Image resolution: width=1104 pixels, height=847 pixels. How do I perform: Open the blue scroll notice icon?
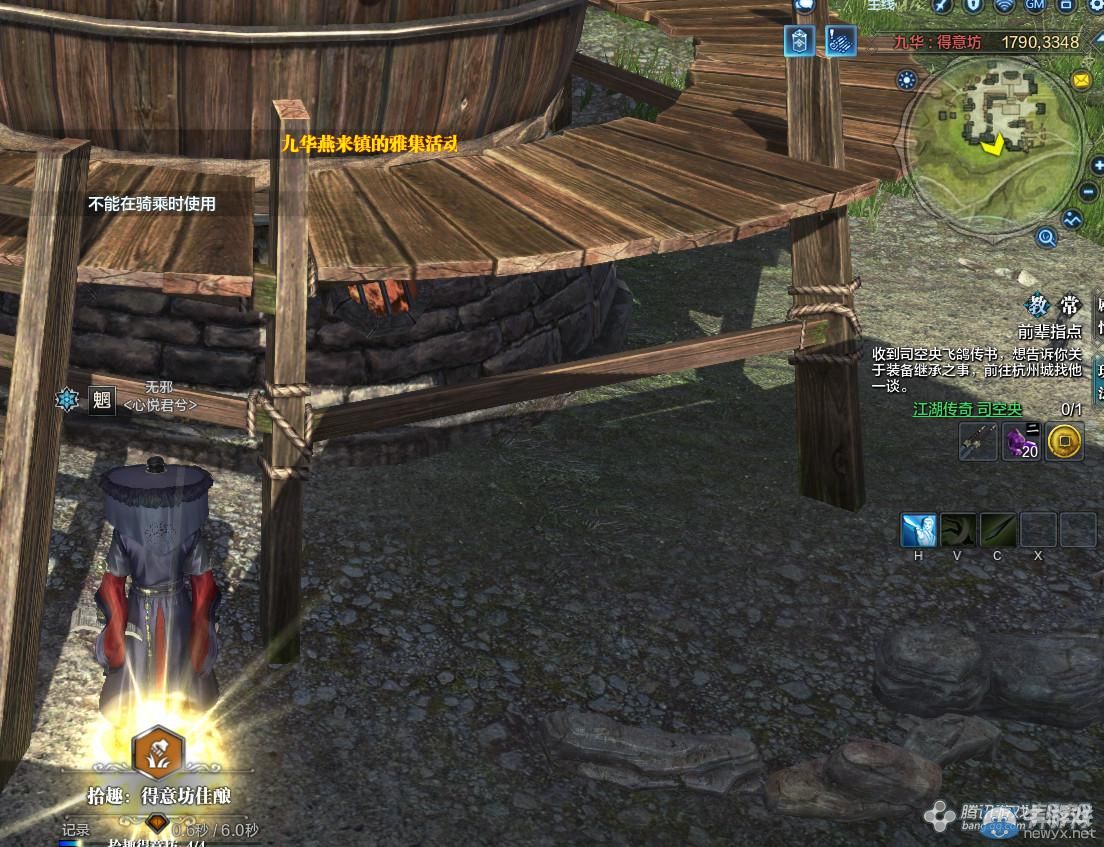pos(840,41)
